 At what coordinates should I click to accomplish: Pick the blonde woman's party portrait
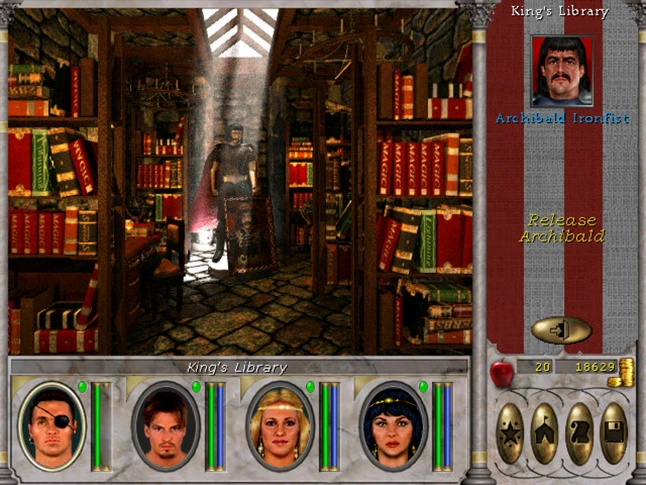coord(279,425)
